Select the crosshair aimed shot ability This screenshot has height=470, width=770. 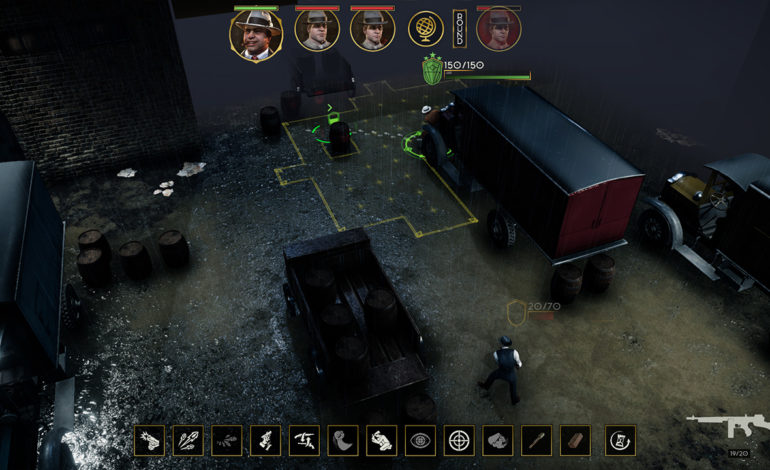coord(459,440)
